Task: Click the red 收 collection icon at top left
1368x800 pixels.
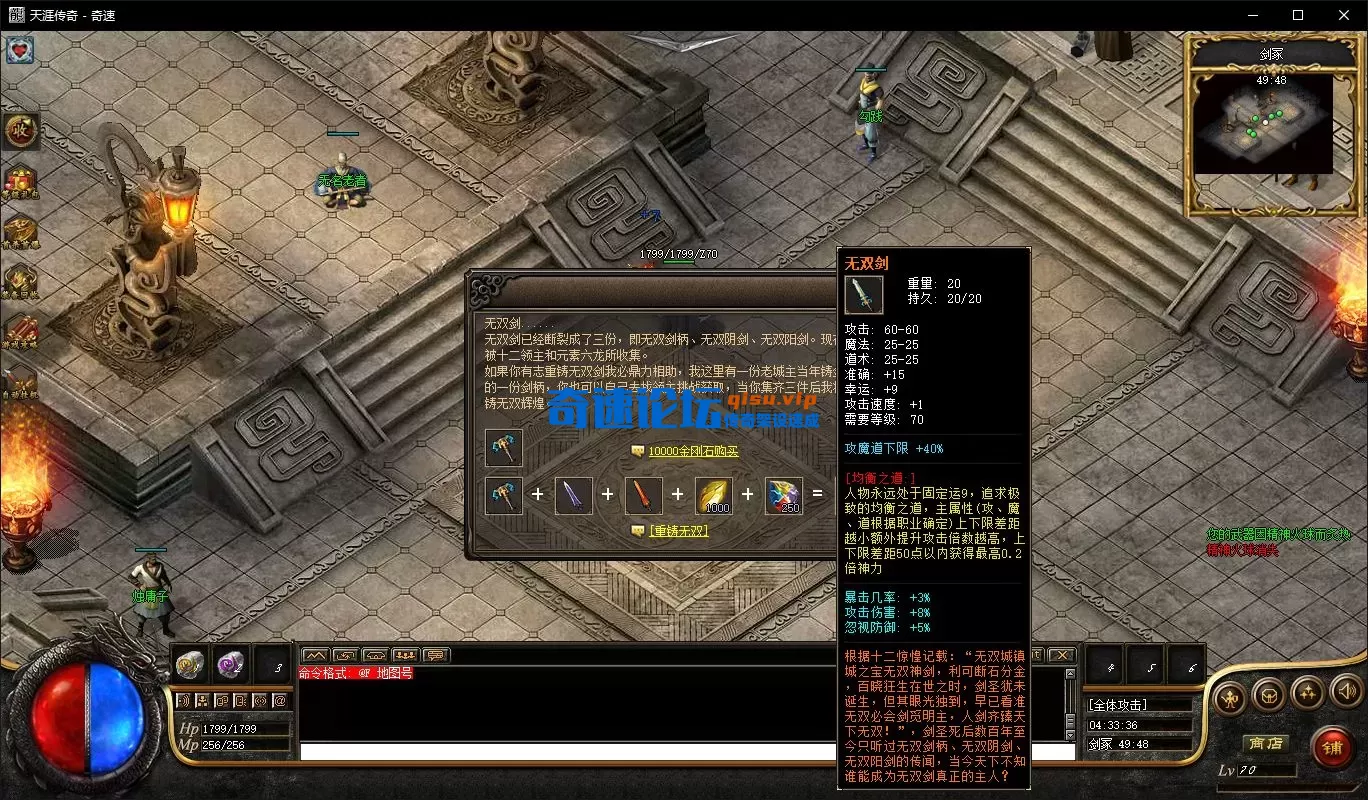Action: (x=21, y=131)
